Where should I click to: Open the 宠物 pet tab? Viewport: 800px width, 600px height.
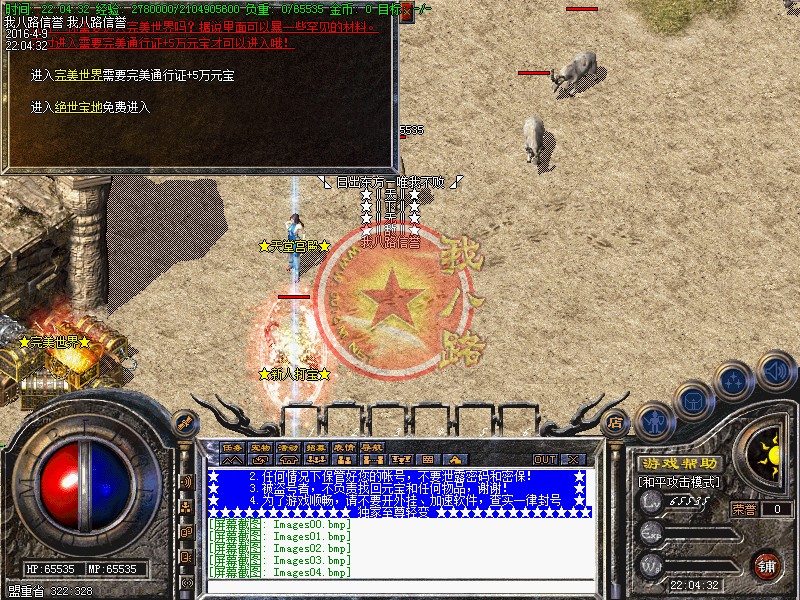[x=260, y=447]
